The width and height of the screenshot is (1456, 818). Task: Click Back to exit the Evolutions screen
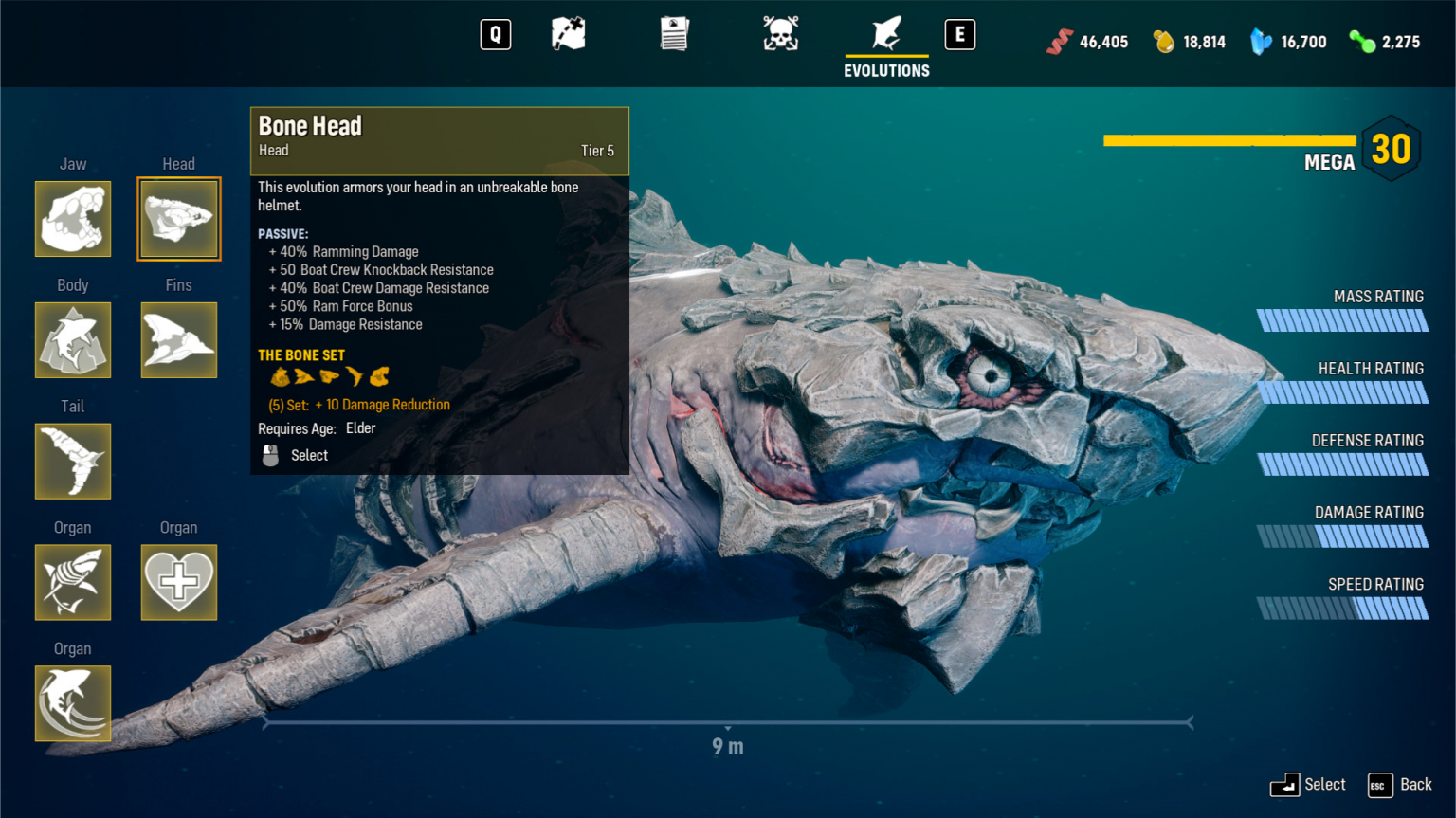click(x=1400, y=785)
